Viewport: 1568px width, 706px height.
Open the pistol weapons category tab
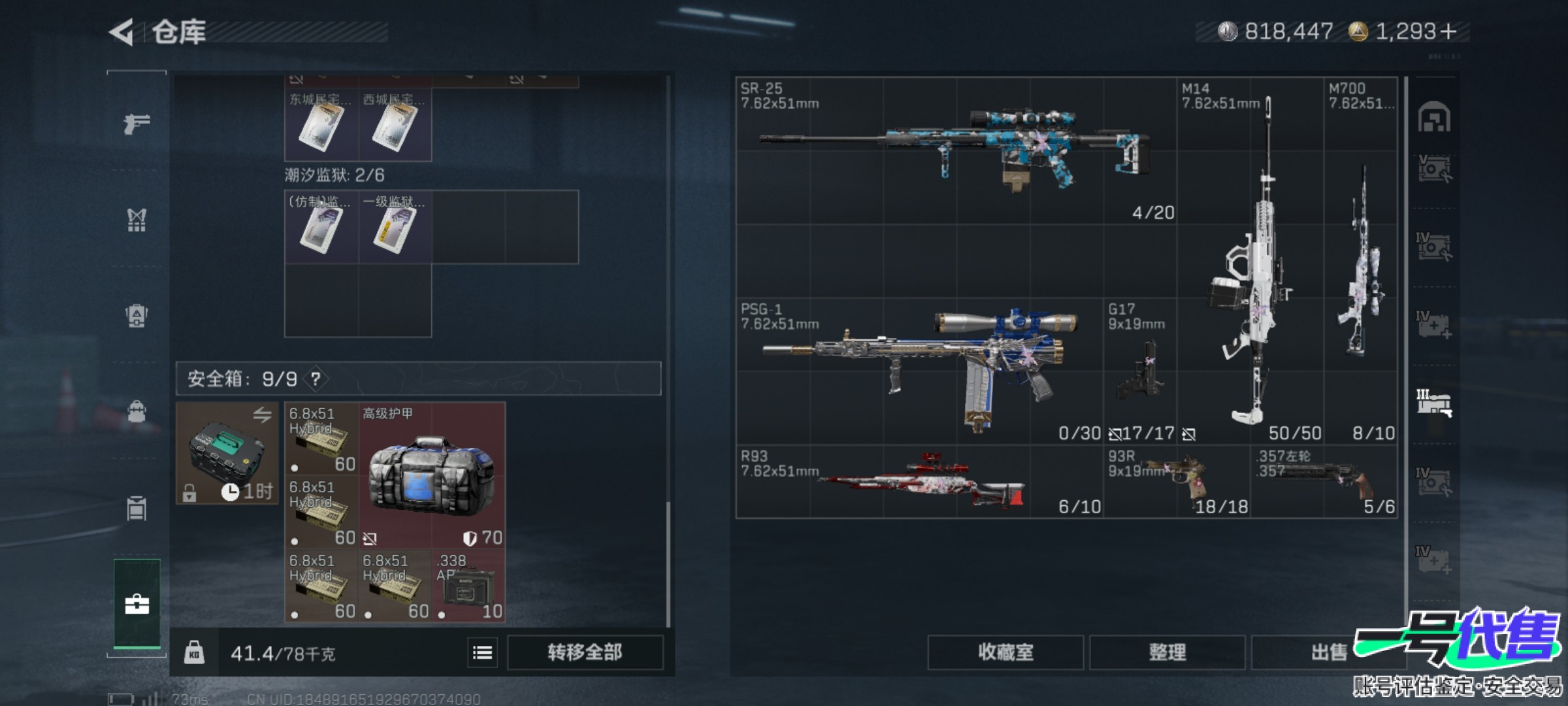pyautogui.click(x=137, y=123)
